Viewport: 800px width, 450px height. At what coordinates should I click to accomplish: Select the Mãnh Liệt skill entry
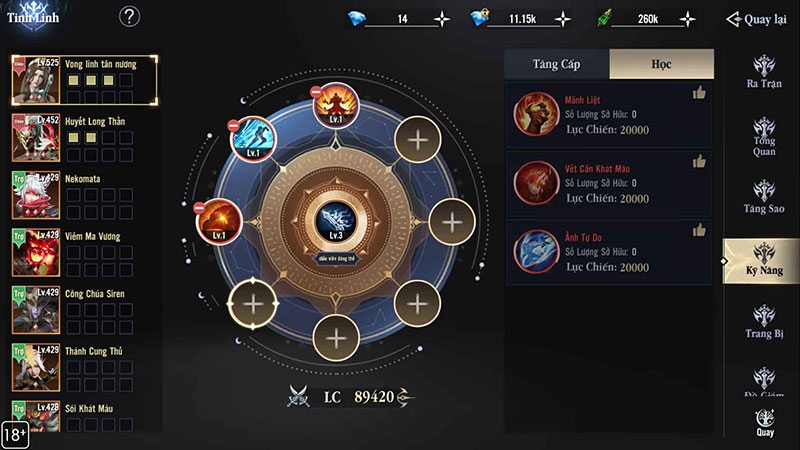click(x=608, y=116)
